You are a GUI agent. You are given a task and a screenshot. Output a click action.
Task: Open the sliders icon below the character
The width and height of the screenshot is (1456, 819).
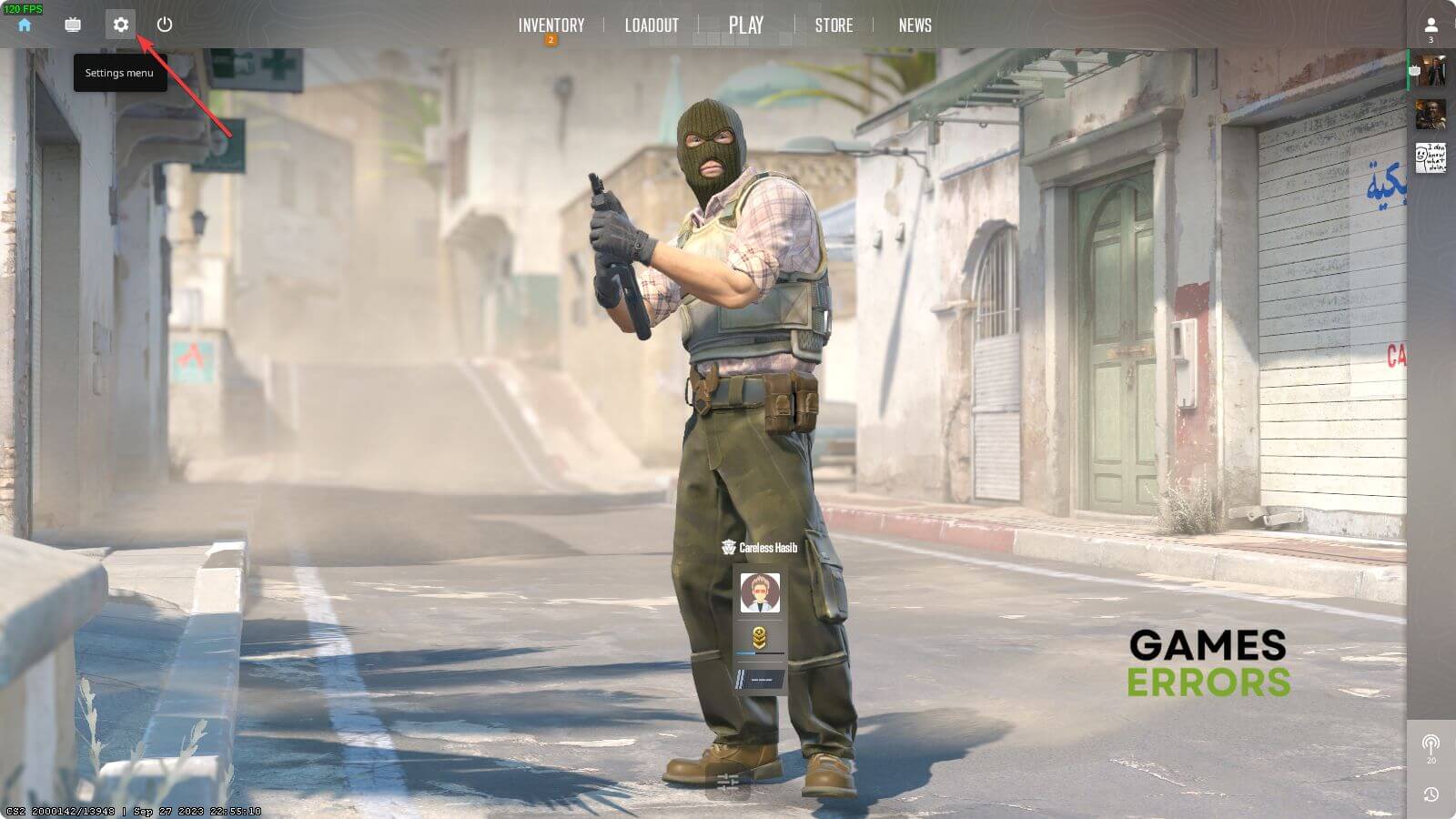[728, 782]
